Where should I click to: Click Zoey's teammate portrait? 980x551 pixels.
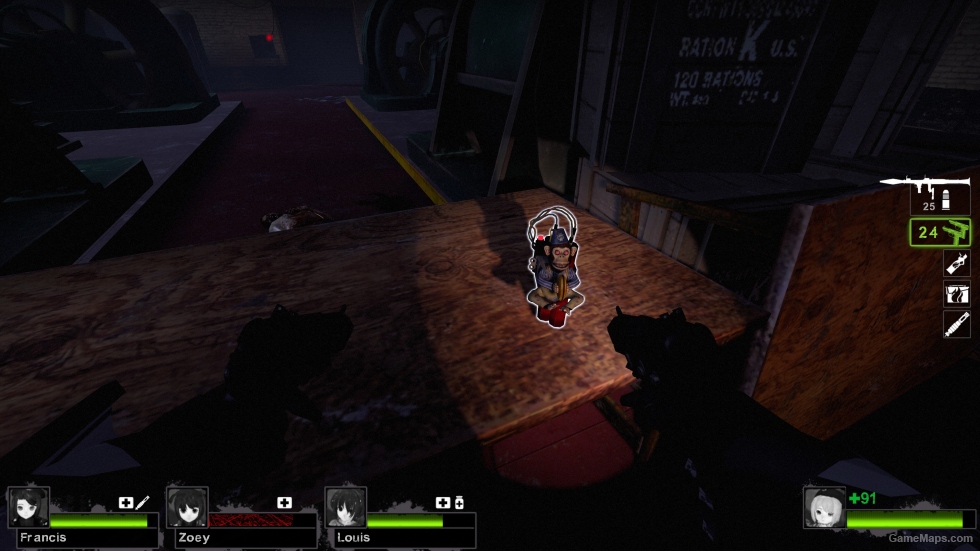(x=187, y=507)
